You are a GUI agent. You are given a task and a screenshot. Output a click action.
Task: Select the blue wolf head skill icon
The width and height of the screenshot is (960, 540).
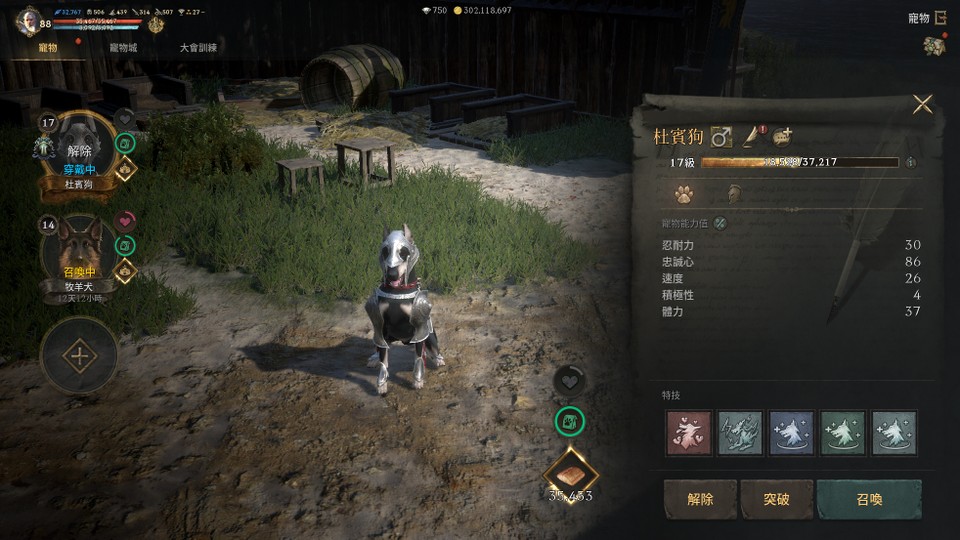tap(791, 433)
